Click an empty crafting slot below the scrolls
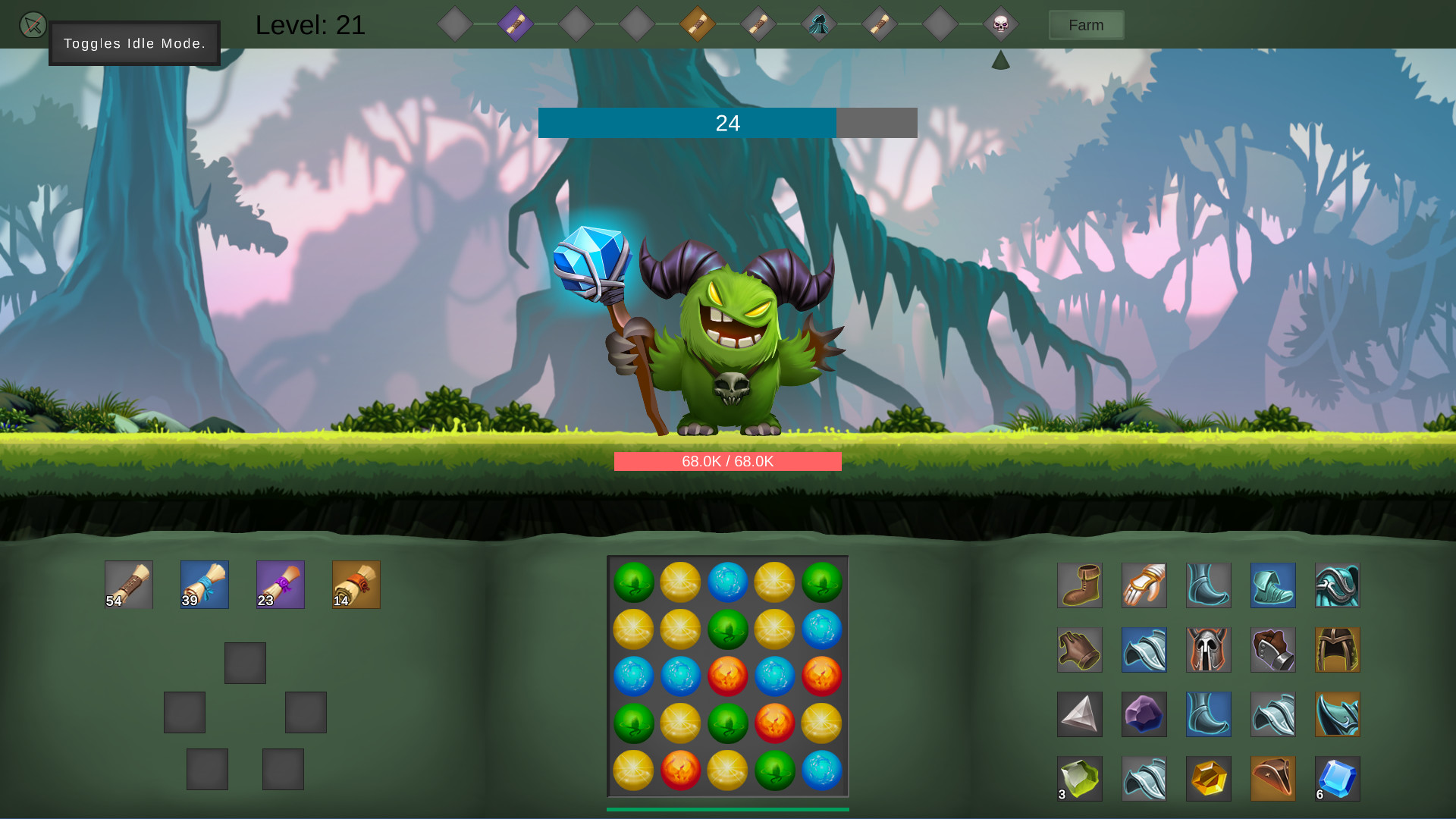The width and height of the screenshot is (1456, 819). pos(245,662)
